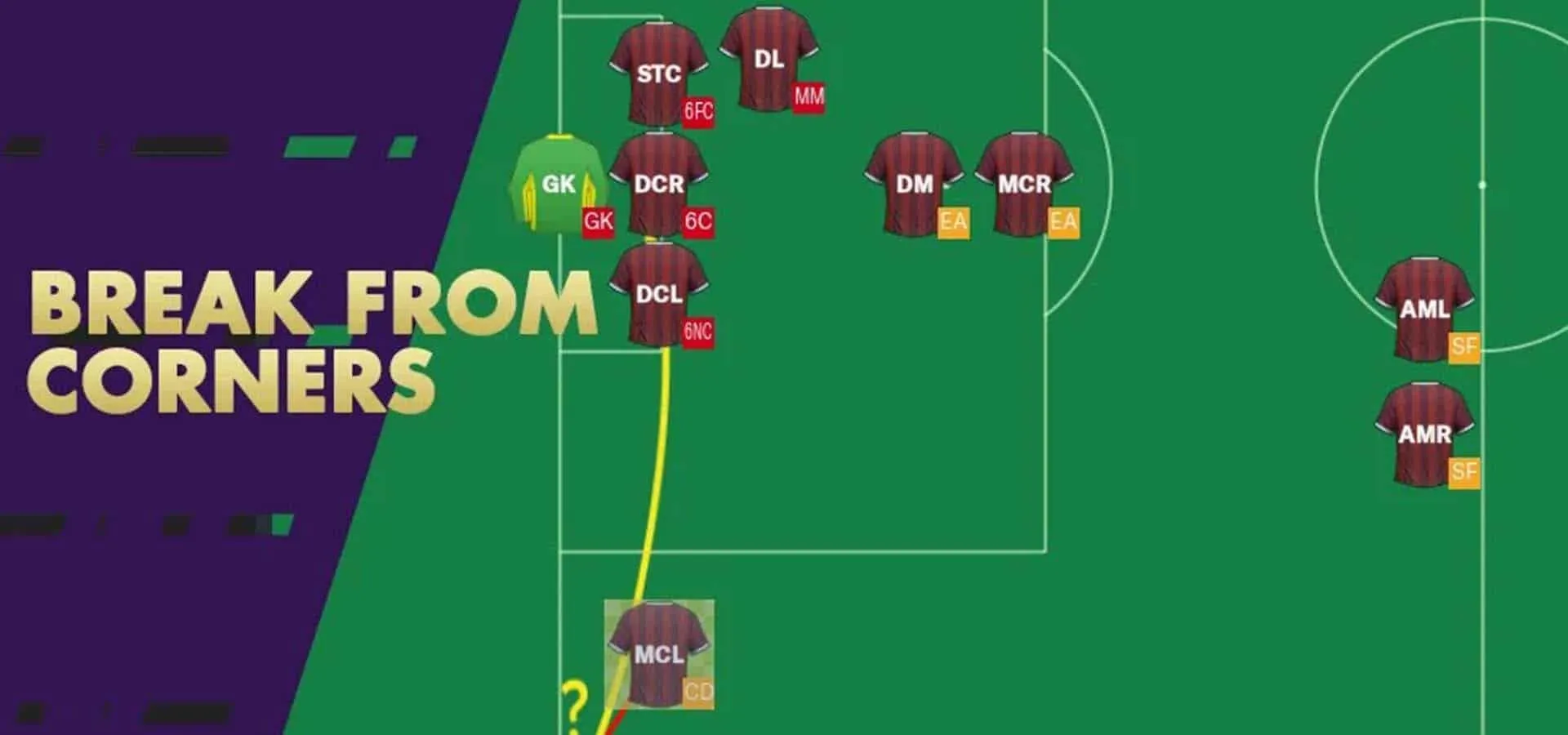
Task: Select the STC striker shirt
Action: point(659,69)
